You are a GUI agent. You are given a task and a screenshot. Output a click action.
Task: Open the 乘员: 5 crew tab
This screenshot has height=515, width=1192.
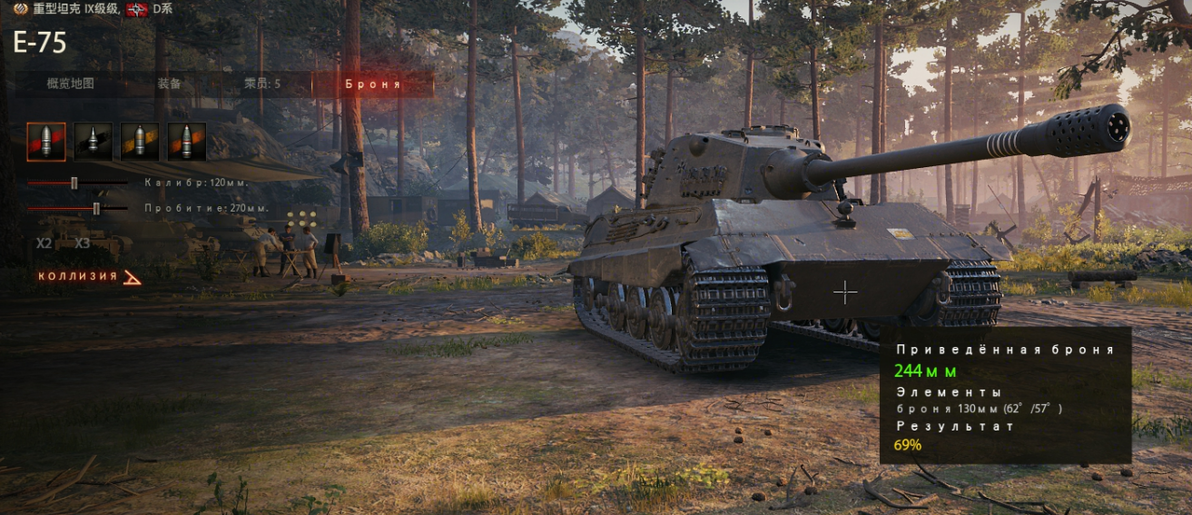(x=262, y=84)
